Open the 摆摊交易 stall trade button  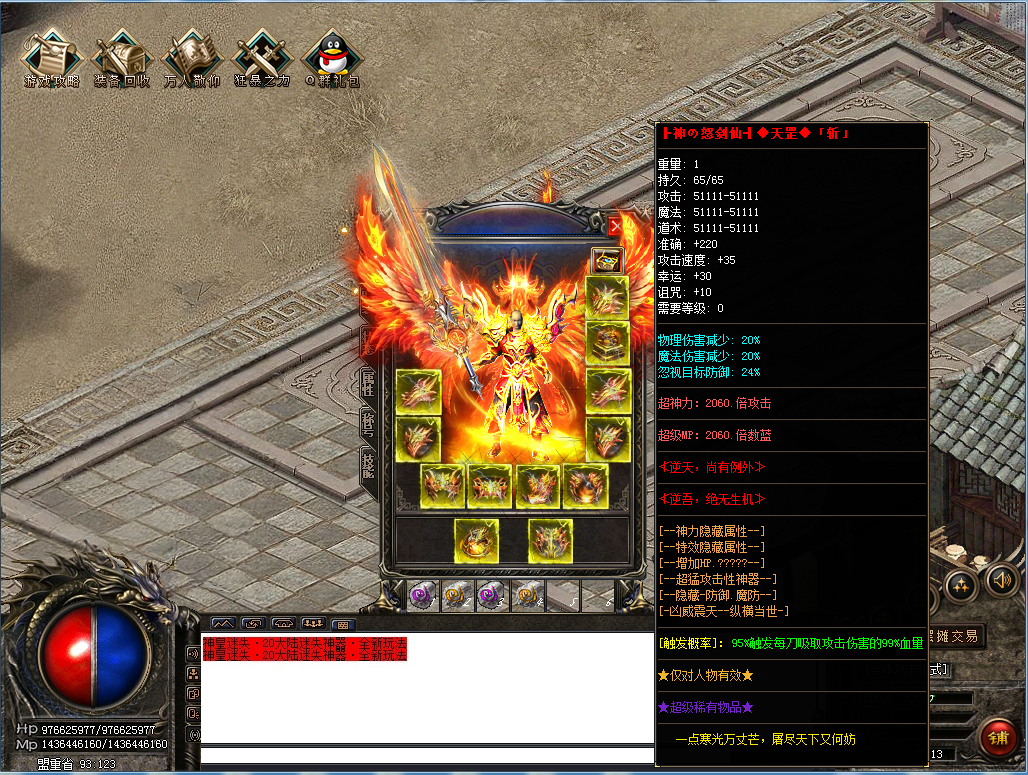pos(954,636)
